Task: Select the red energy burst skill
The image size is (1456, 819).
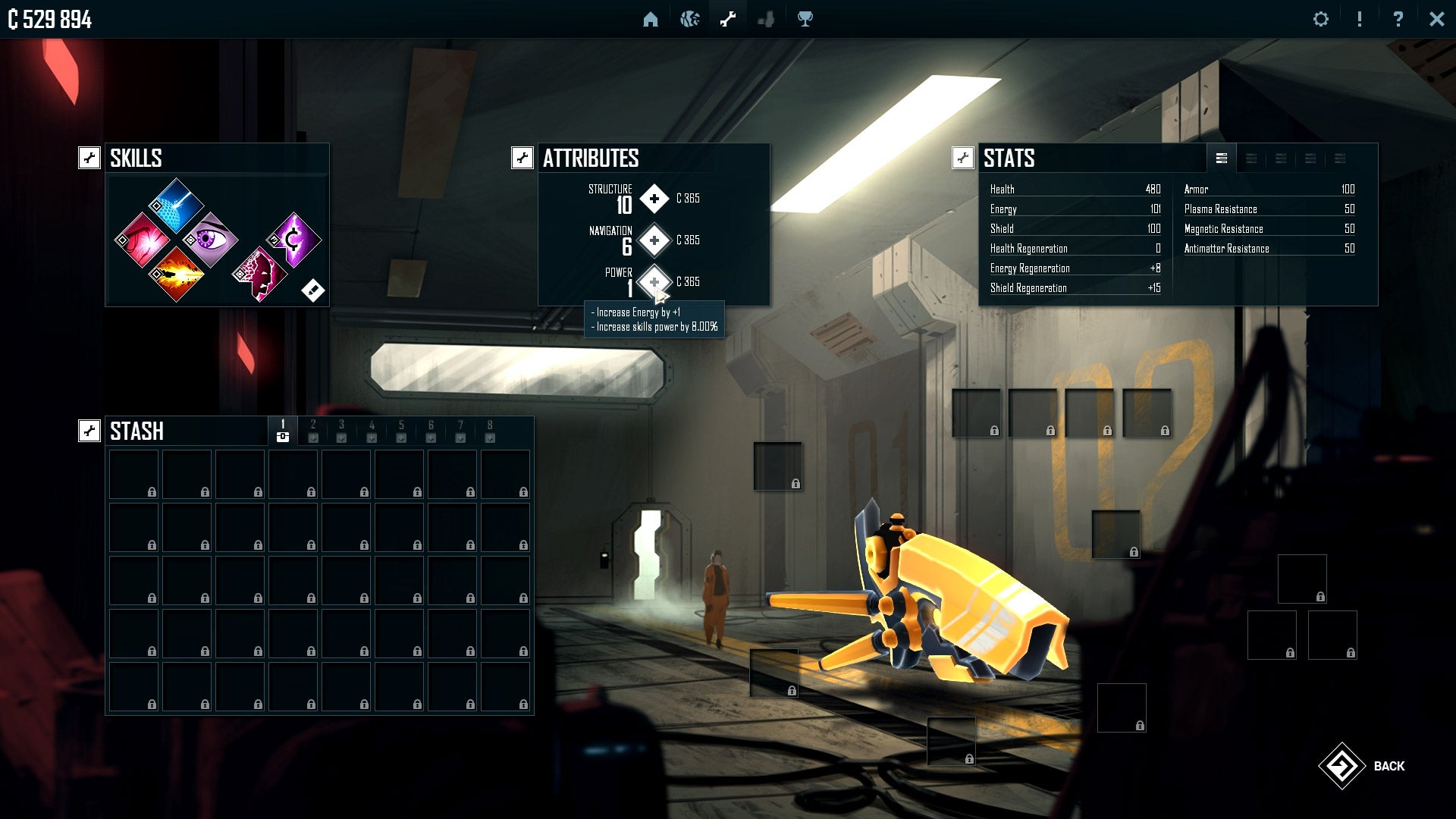Action: point(142,240)
